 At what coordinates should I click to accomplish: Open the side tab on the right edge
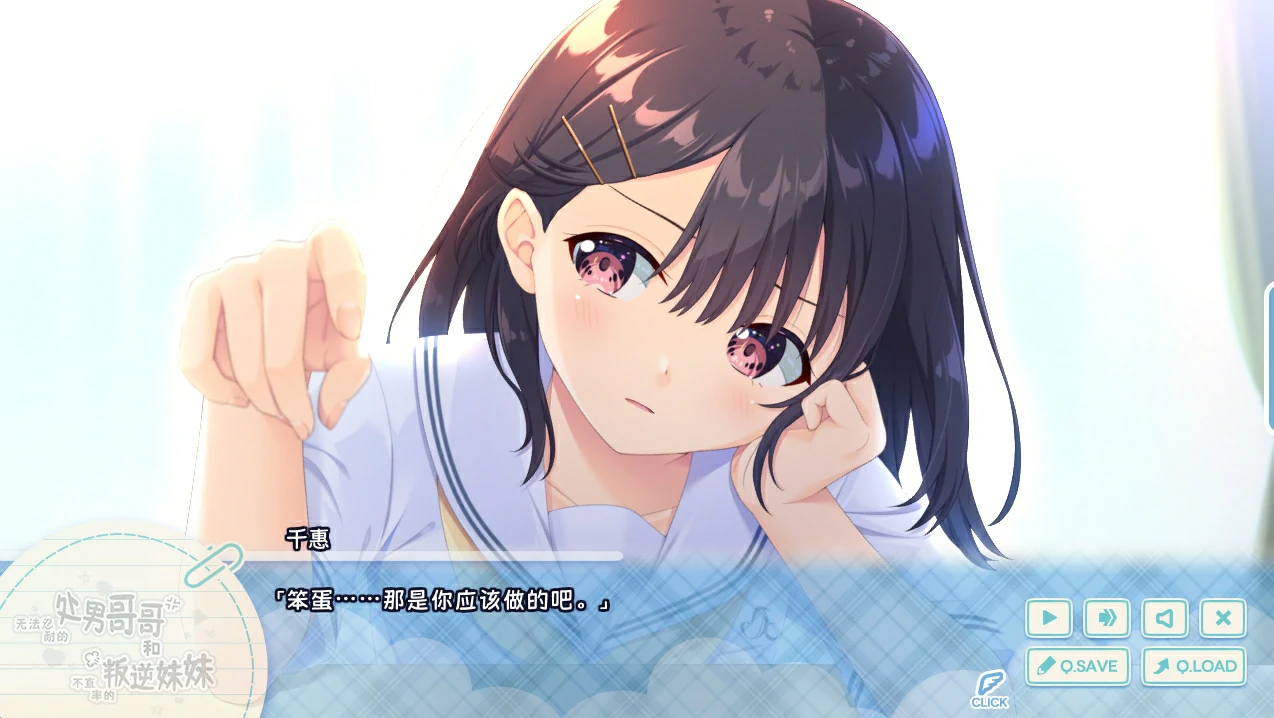tap(1268, 357)
